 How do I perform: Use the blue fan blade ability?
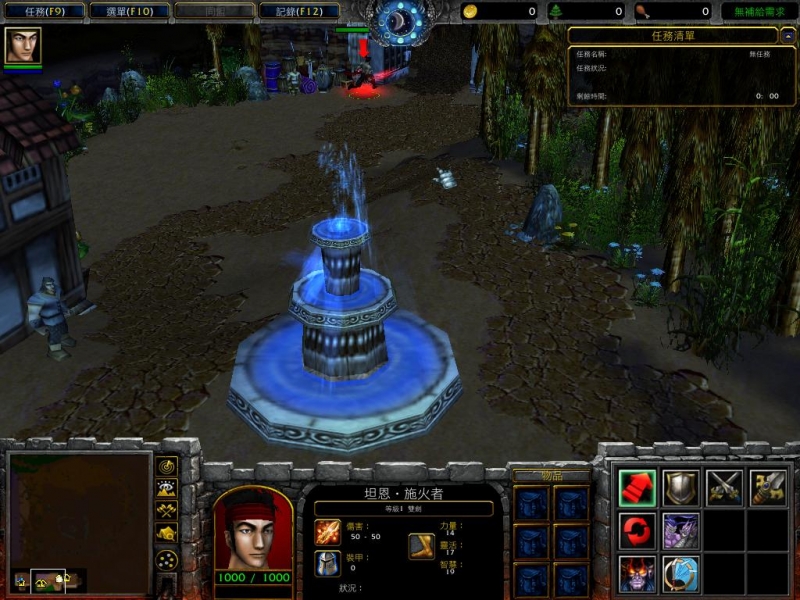(681, 574)
